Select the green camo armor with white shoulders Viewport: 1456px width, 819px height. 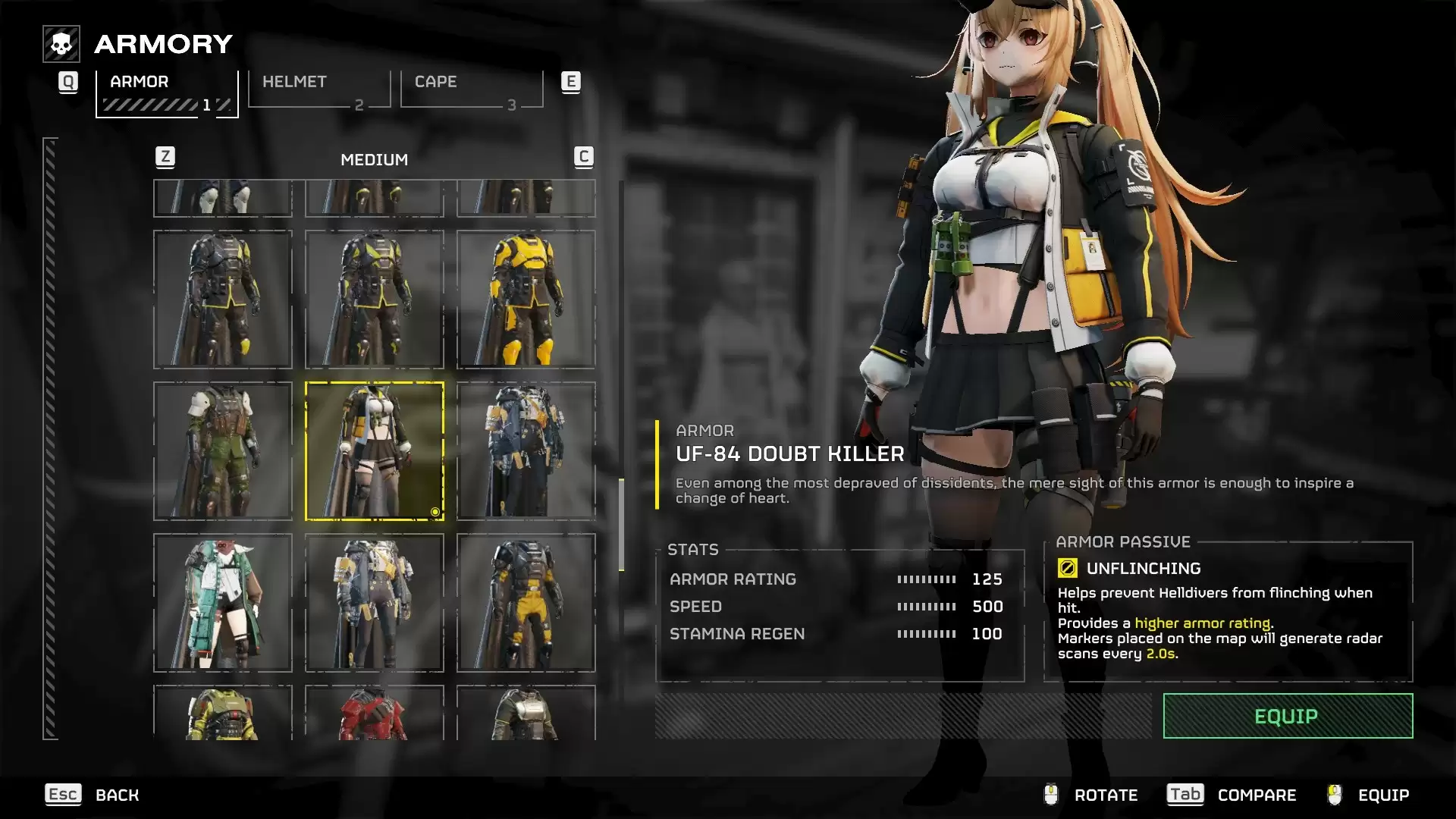point(222,451)
